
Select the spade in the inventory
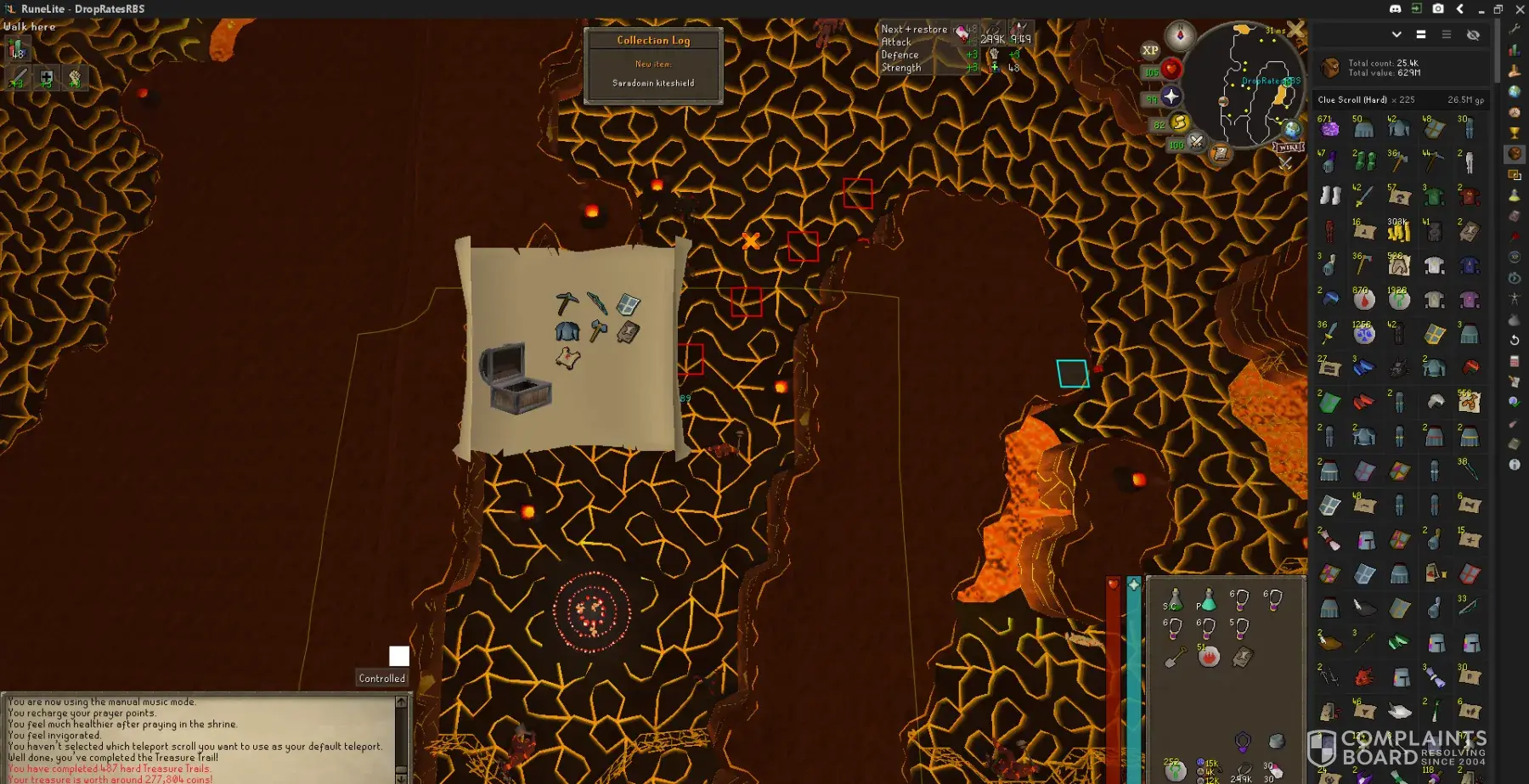[x=1175, y=657]
